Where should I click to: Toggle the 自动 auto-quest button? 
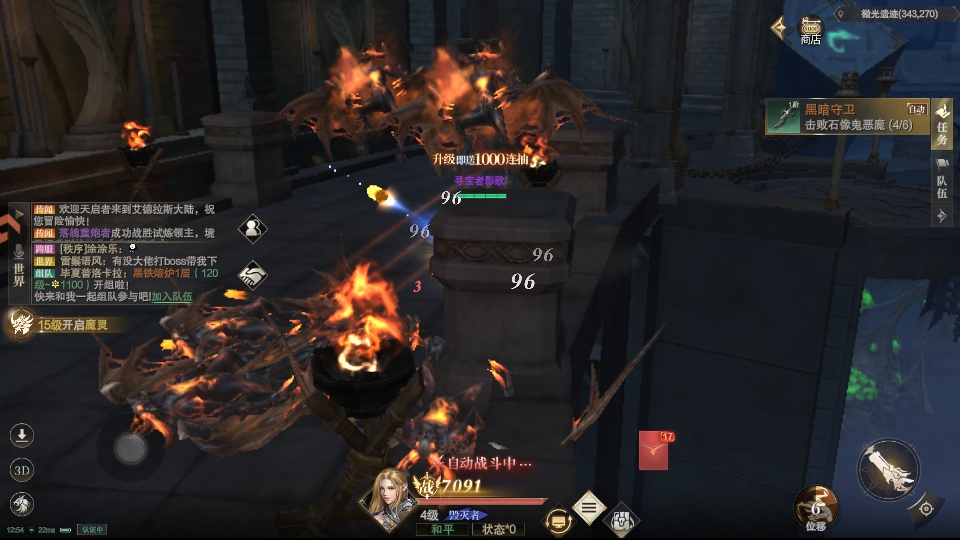[x=917, y=109]
